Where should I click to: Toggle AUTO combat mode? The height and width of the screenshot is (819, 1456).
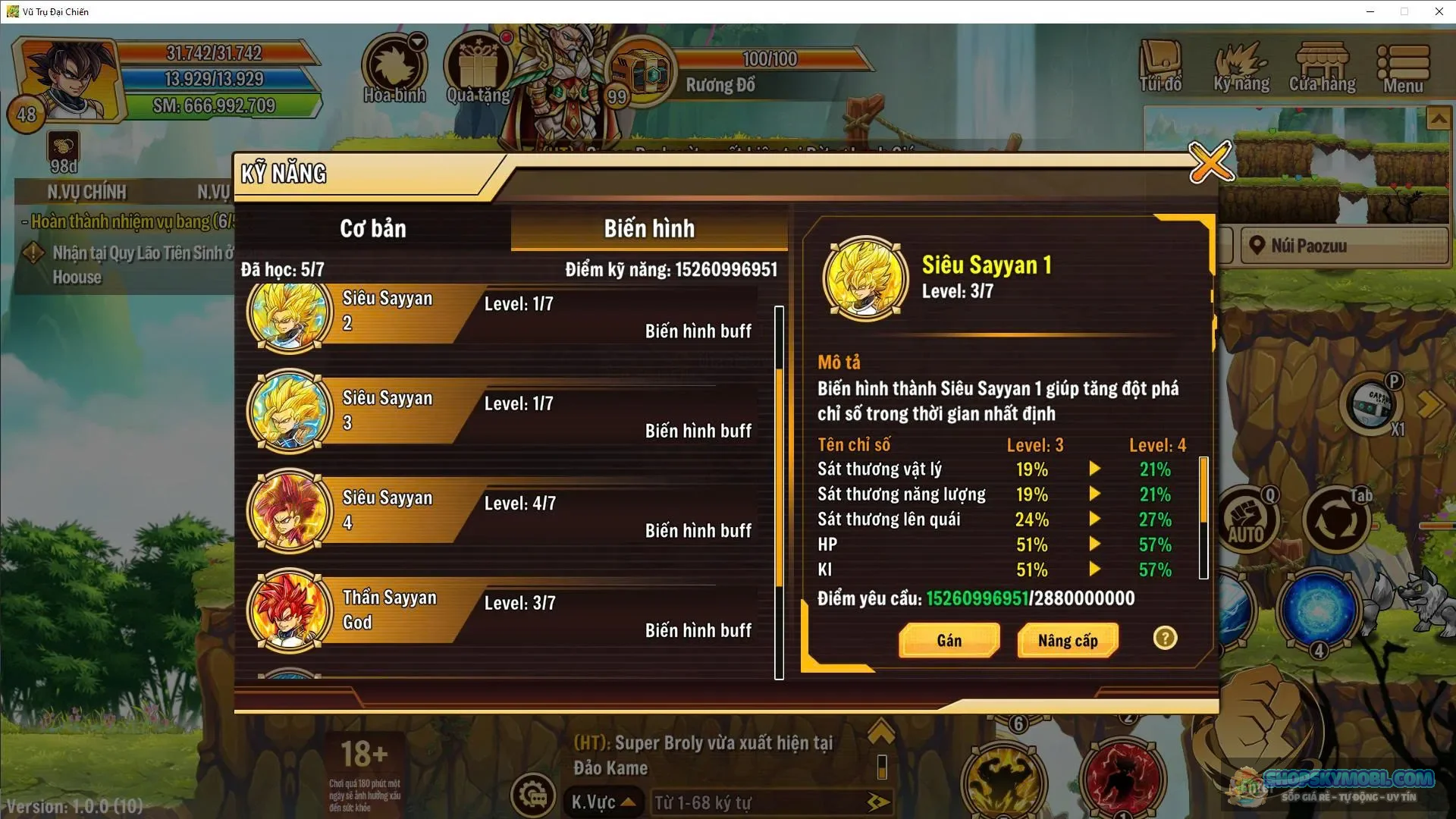1247,517
